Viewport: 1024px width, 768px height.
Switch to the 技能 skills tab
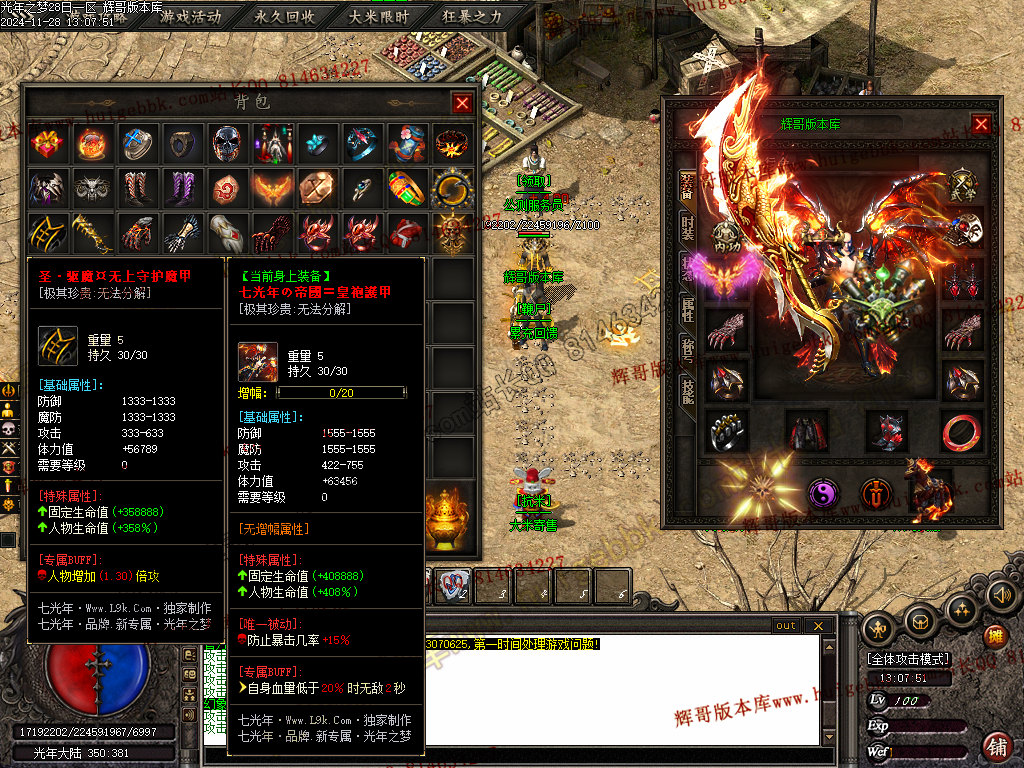687,391
